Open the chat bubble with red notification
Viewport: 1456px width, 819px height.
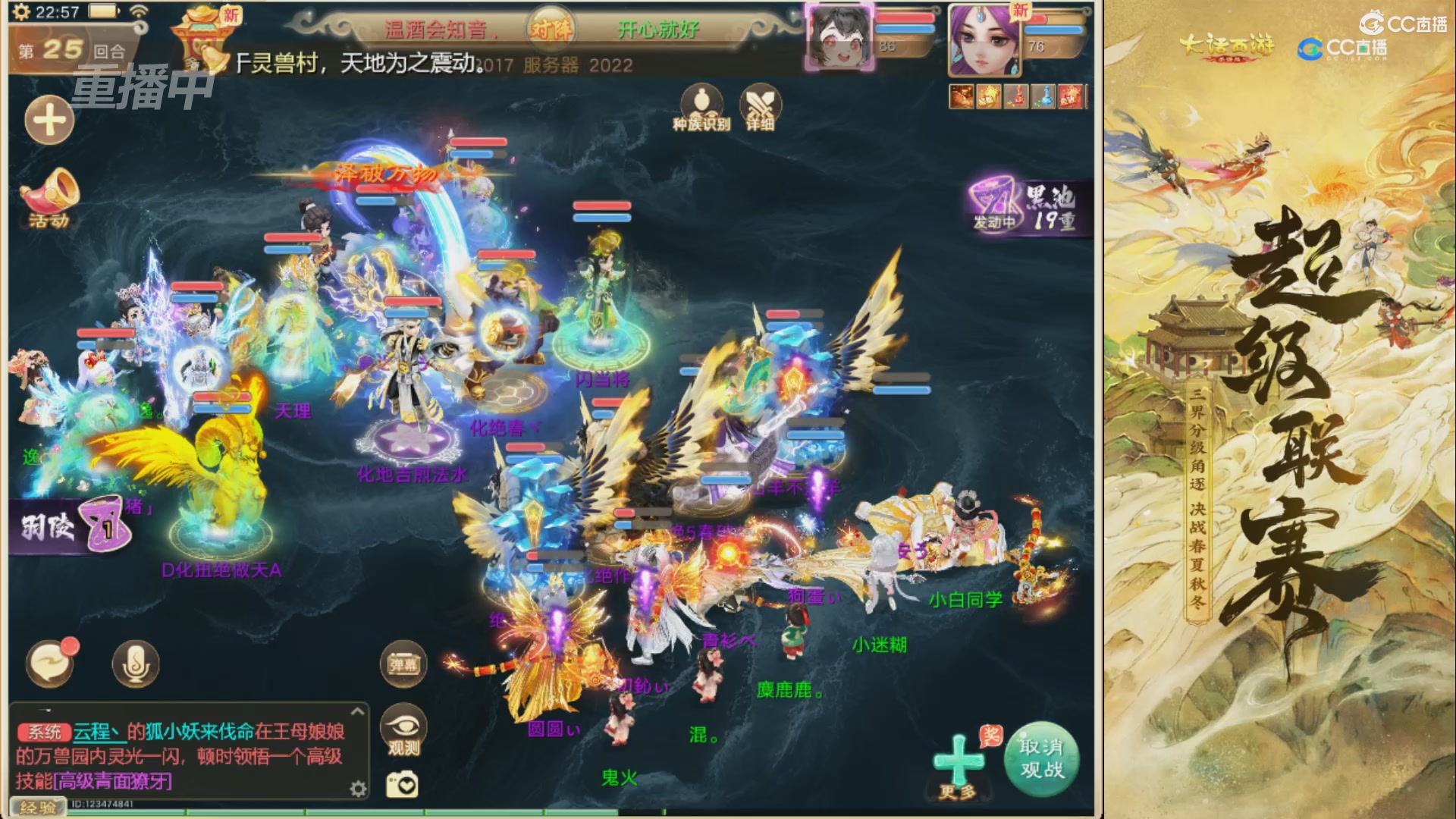pos(50,662)
